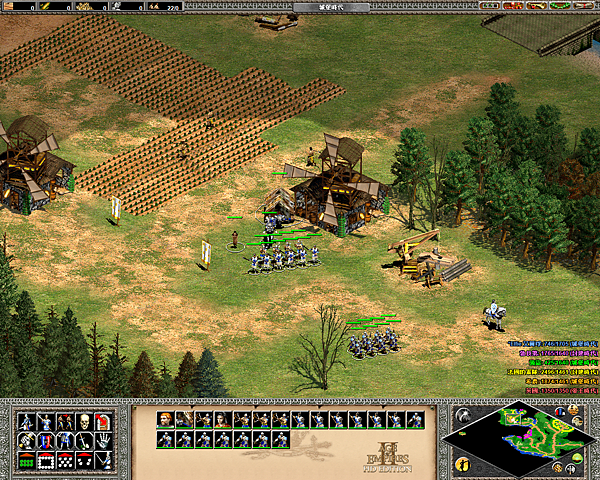
Task: Activate the white hand stop command
Action: coord(104,440)
